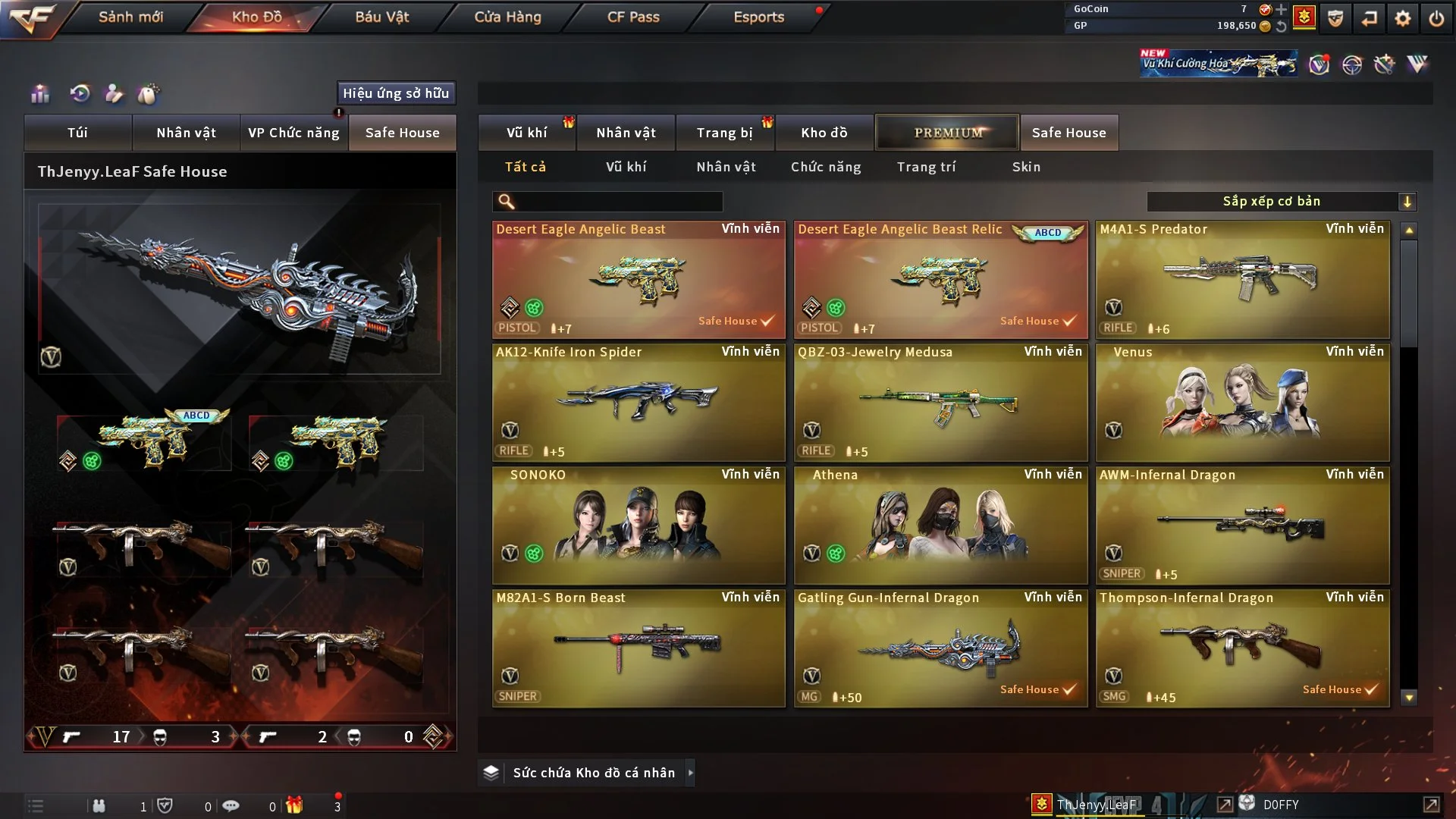
Task: Open the Trang bị tab
Action: point(724,133)
